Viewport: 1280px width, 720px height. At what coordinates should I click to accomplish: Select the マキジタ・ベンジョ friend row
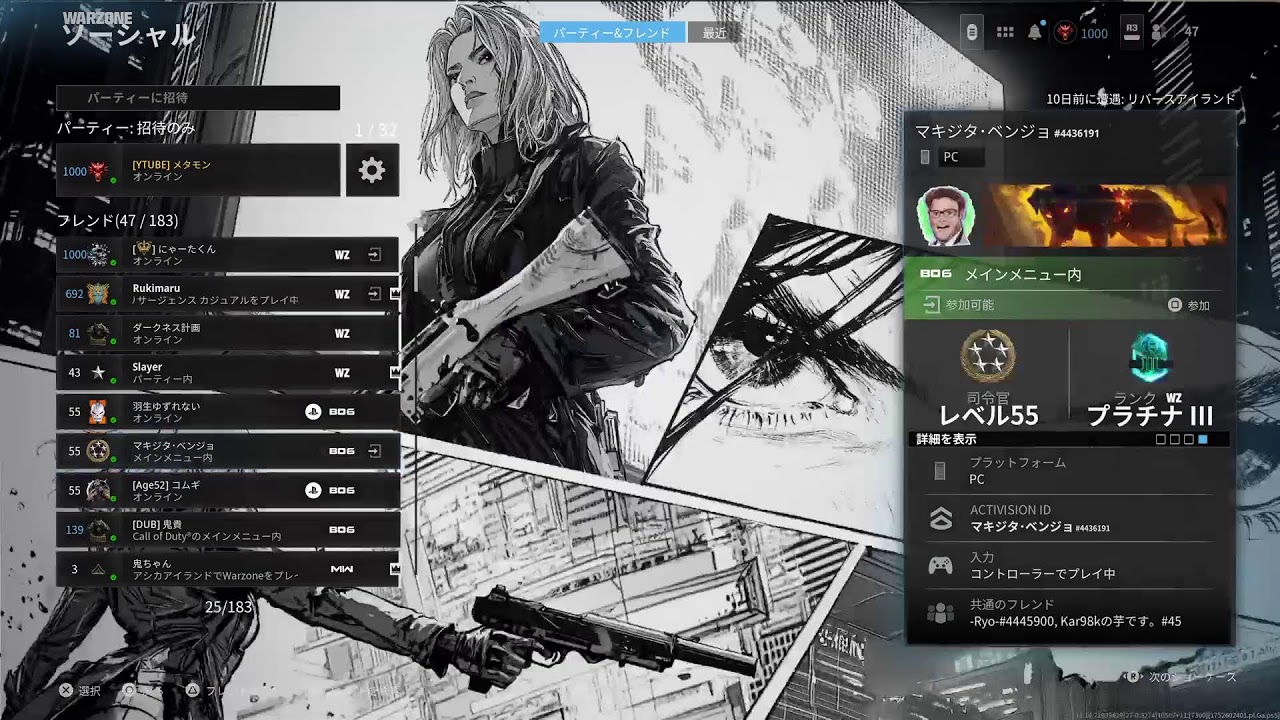[227, 451]
